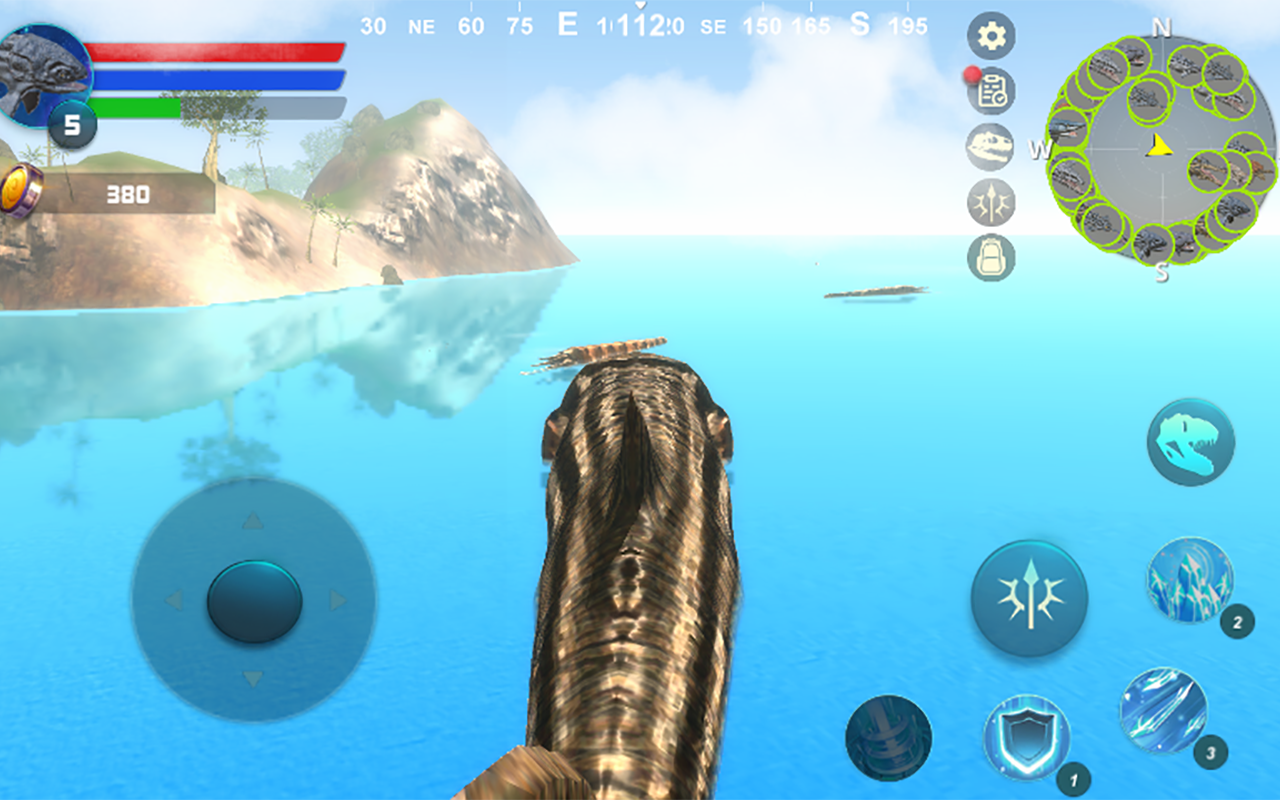Use the water slash skill numbered 3
This screenshot has width=1280, height=800.
tap(1163, 711)
